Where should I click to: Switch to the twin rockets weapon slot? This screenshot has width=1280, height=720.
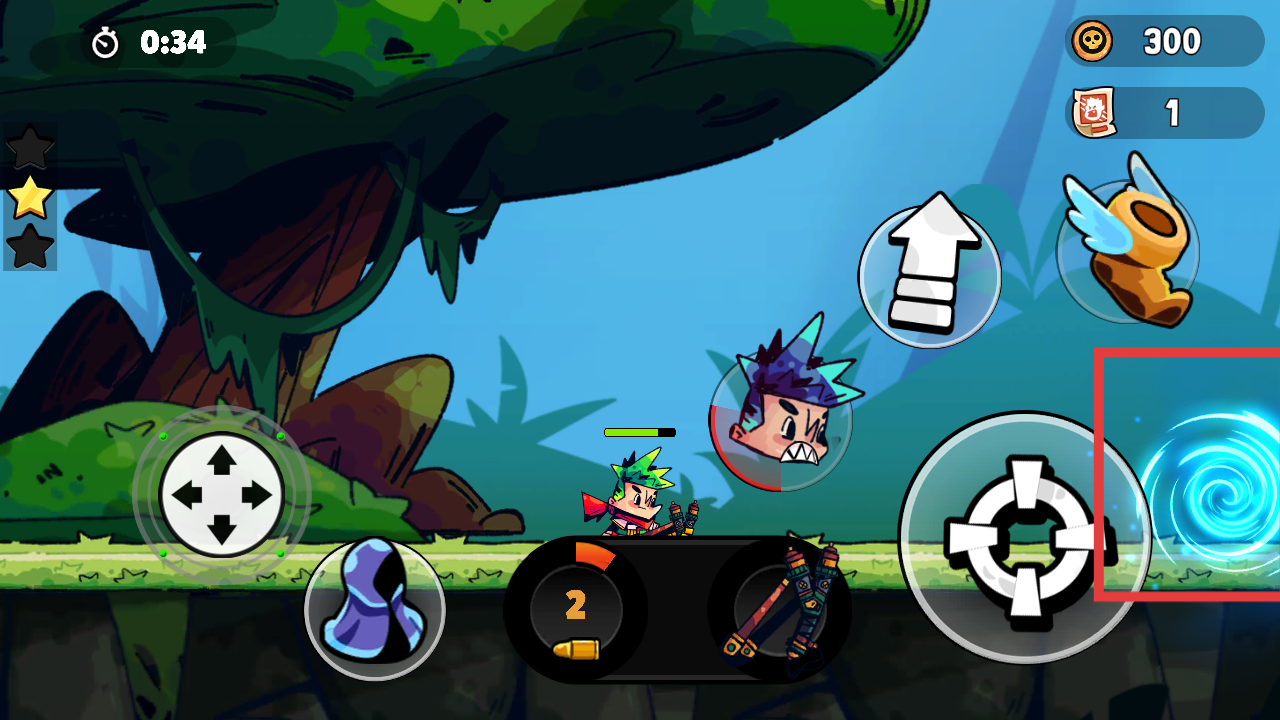click(x=780, y=610)
